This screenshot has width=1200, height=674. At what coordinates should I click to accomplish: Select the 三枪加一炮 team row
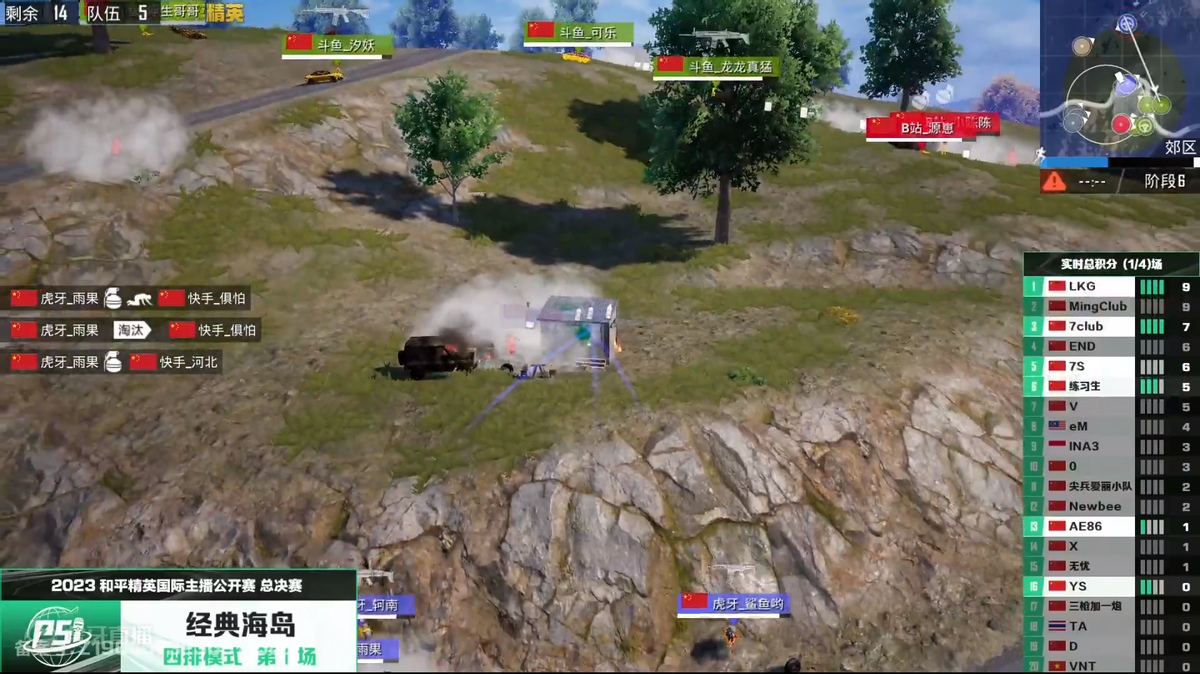click(1110, 606)
